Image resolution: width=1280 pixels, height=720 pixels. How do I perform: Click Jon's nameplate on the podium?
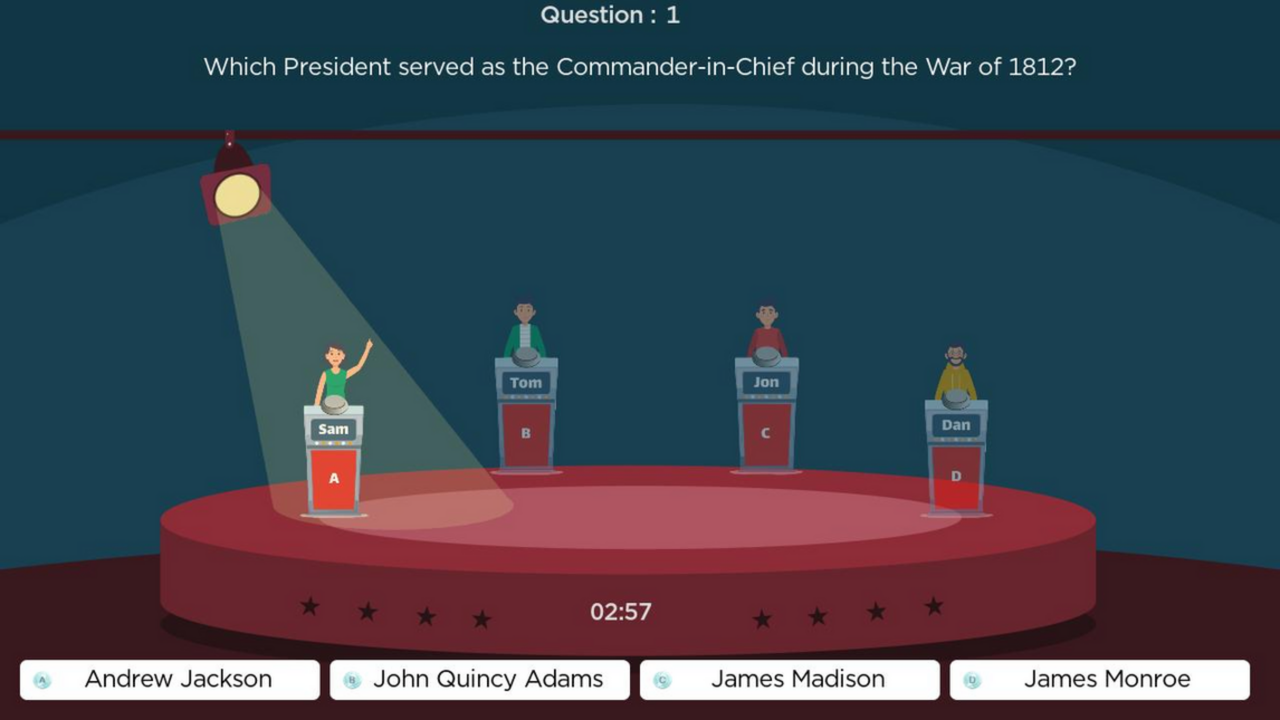coord(766,380)
